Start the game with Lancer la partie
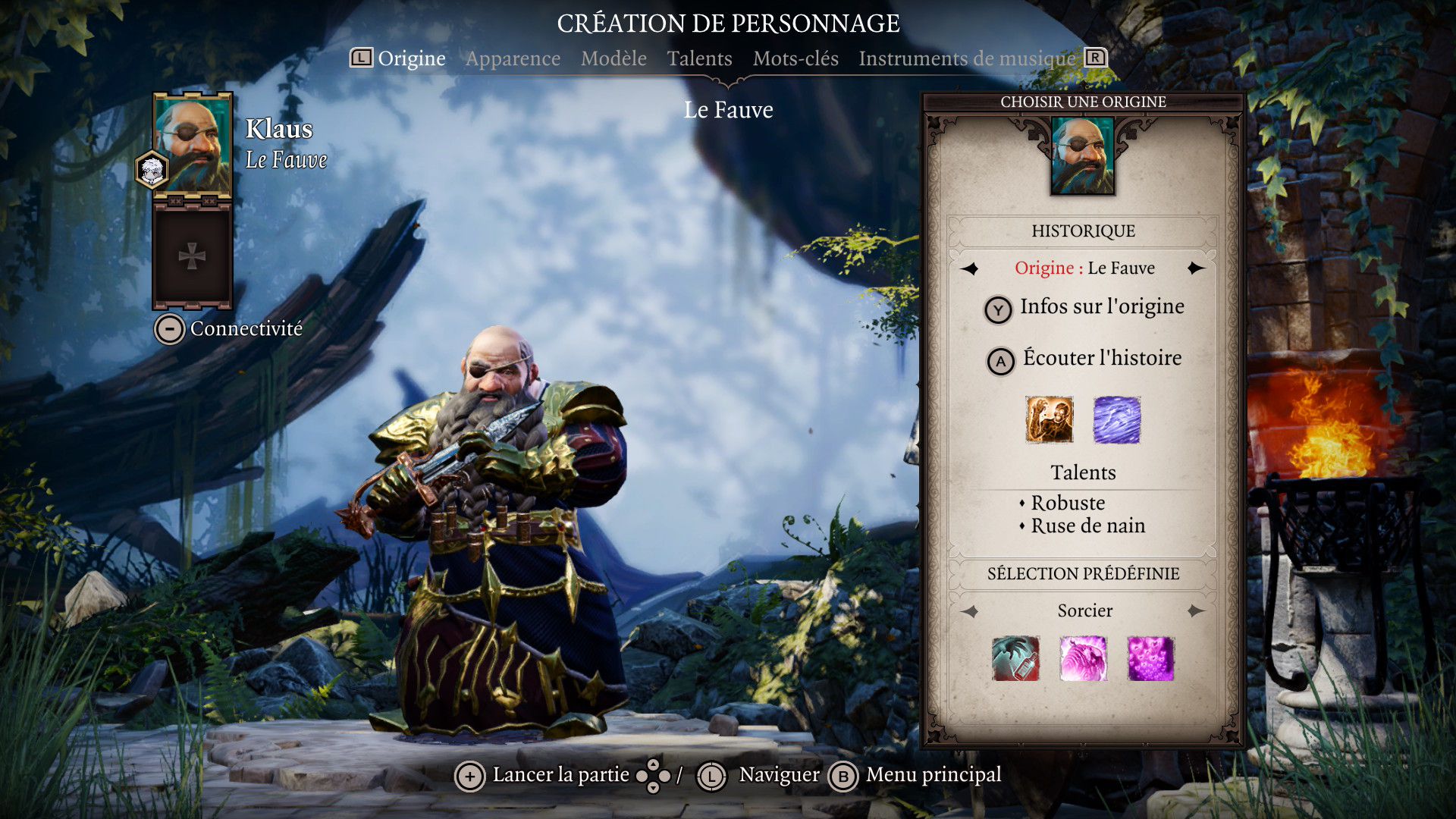Image resolution: width=1456 pixels, height=819 pixels. [544, 776]
